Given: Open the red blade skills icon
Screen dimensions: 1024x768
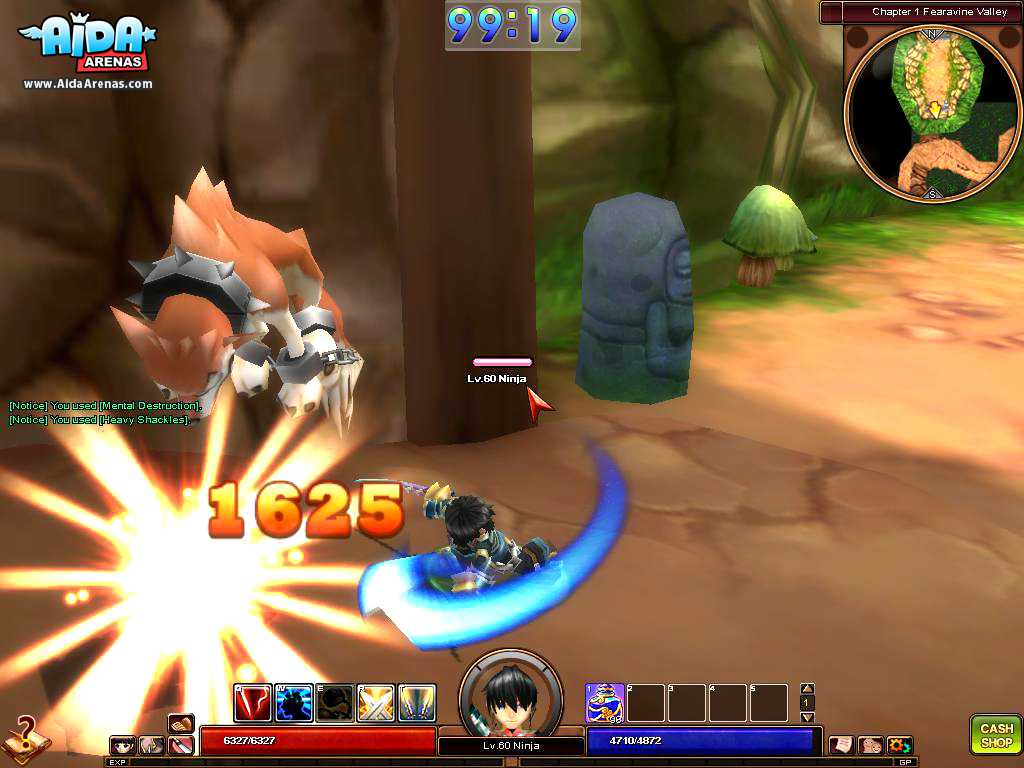Looking at the screenshot, I should tap(181, 745).
